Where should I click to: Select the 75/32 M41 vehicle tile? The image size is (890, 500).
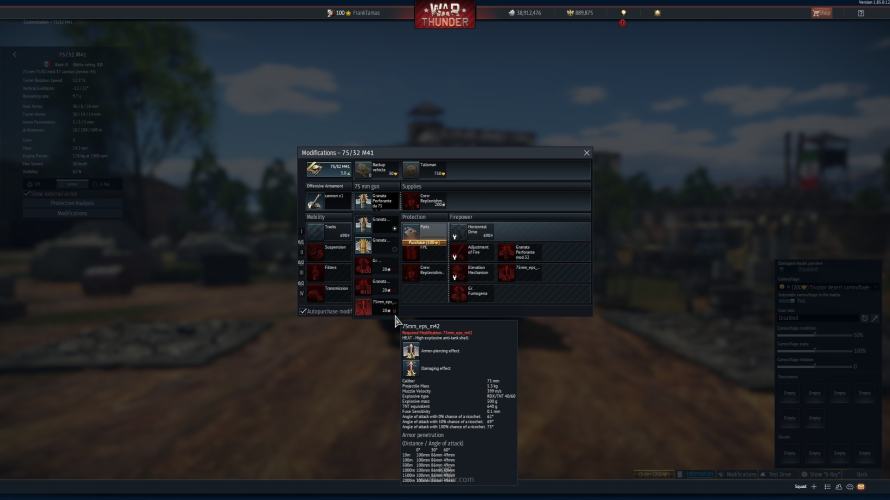point(328,169)
